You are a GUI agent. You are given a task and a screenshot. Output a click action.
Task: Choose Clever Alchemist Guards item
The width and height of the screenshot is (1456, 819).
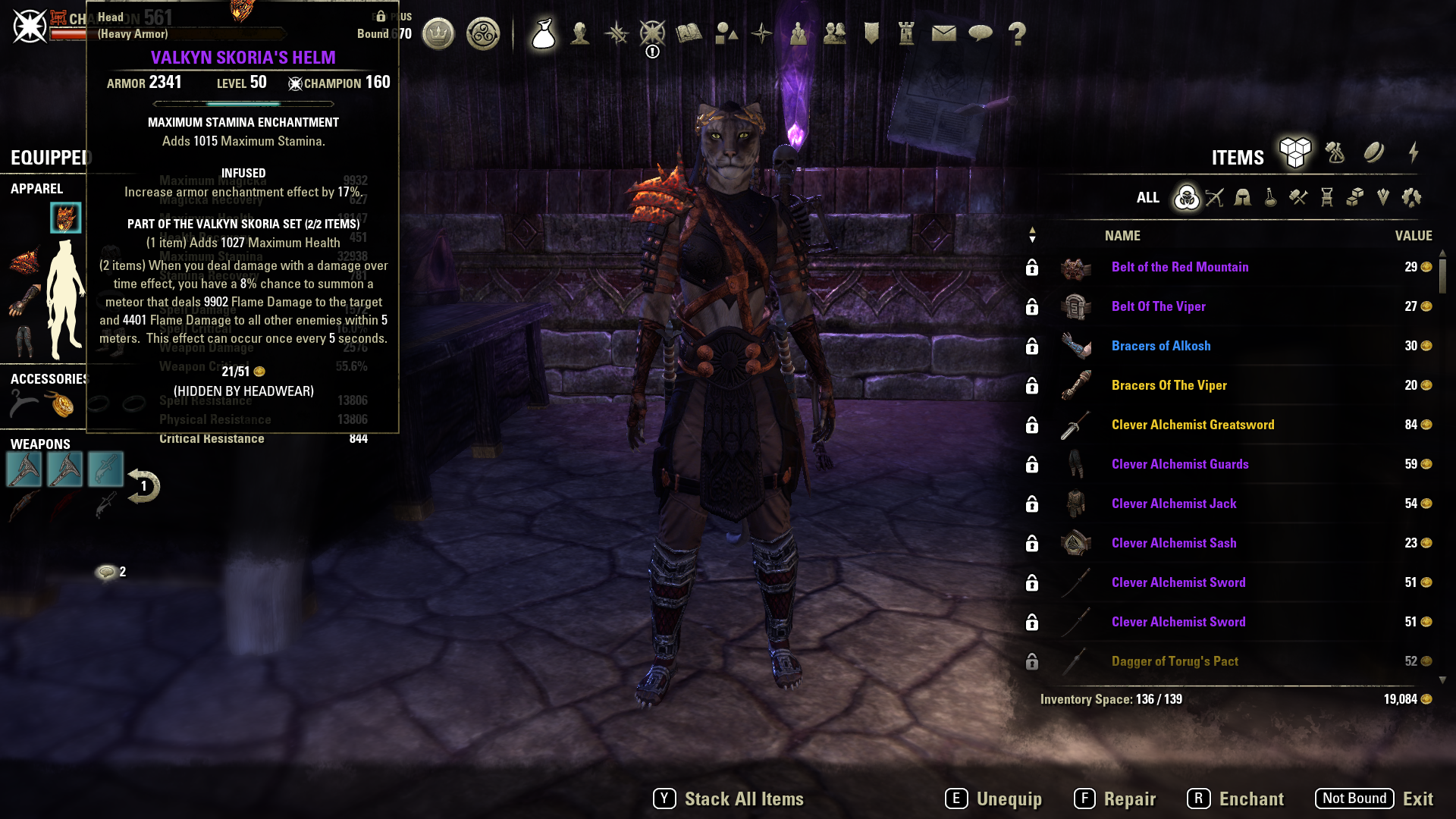1179,464
